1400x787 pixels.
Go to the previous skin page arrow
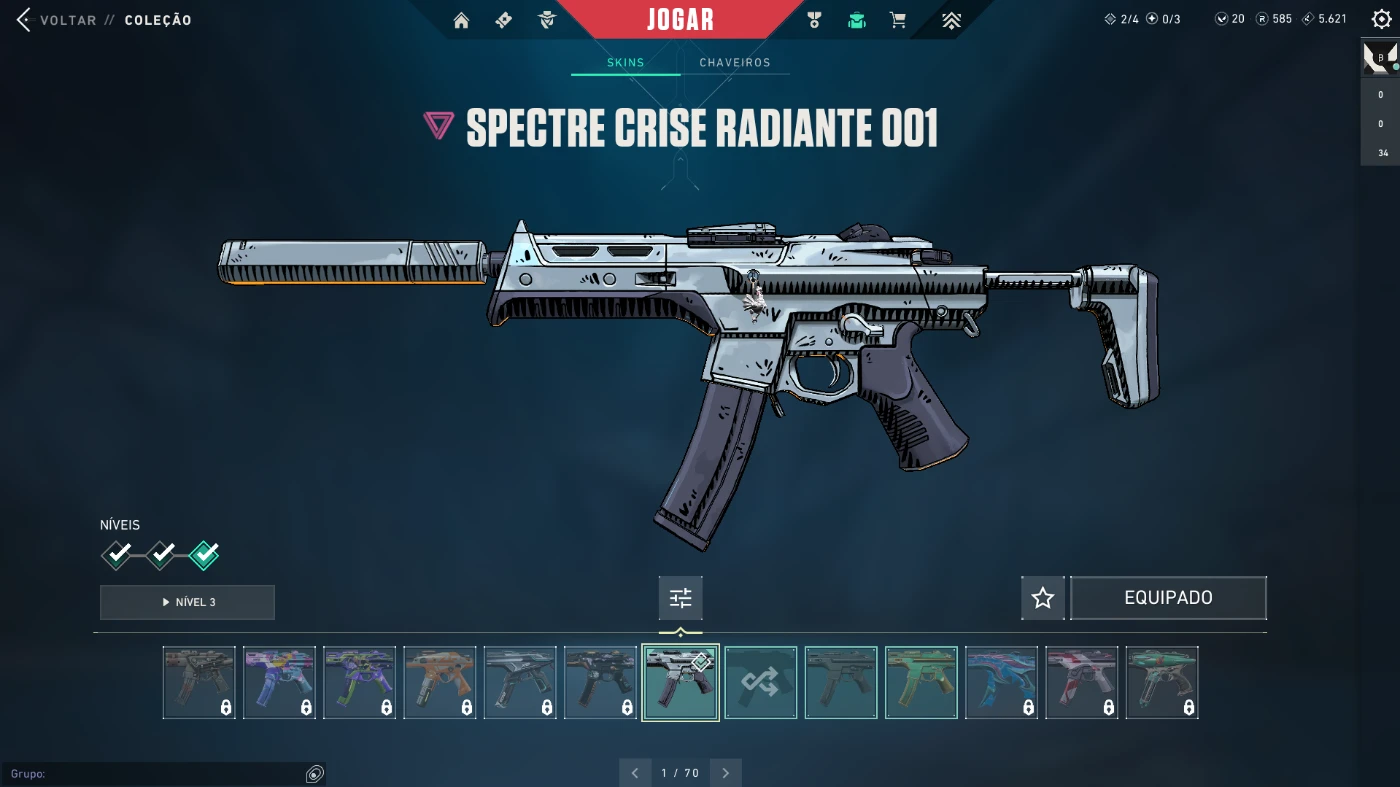click(x=635, y=773)
